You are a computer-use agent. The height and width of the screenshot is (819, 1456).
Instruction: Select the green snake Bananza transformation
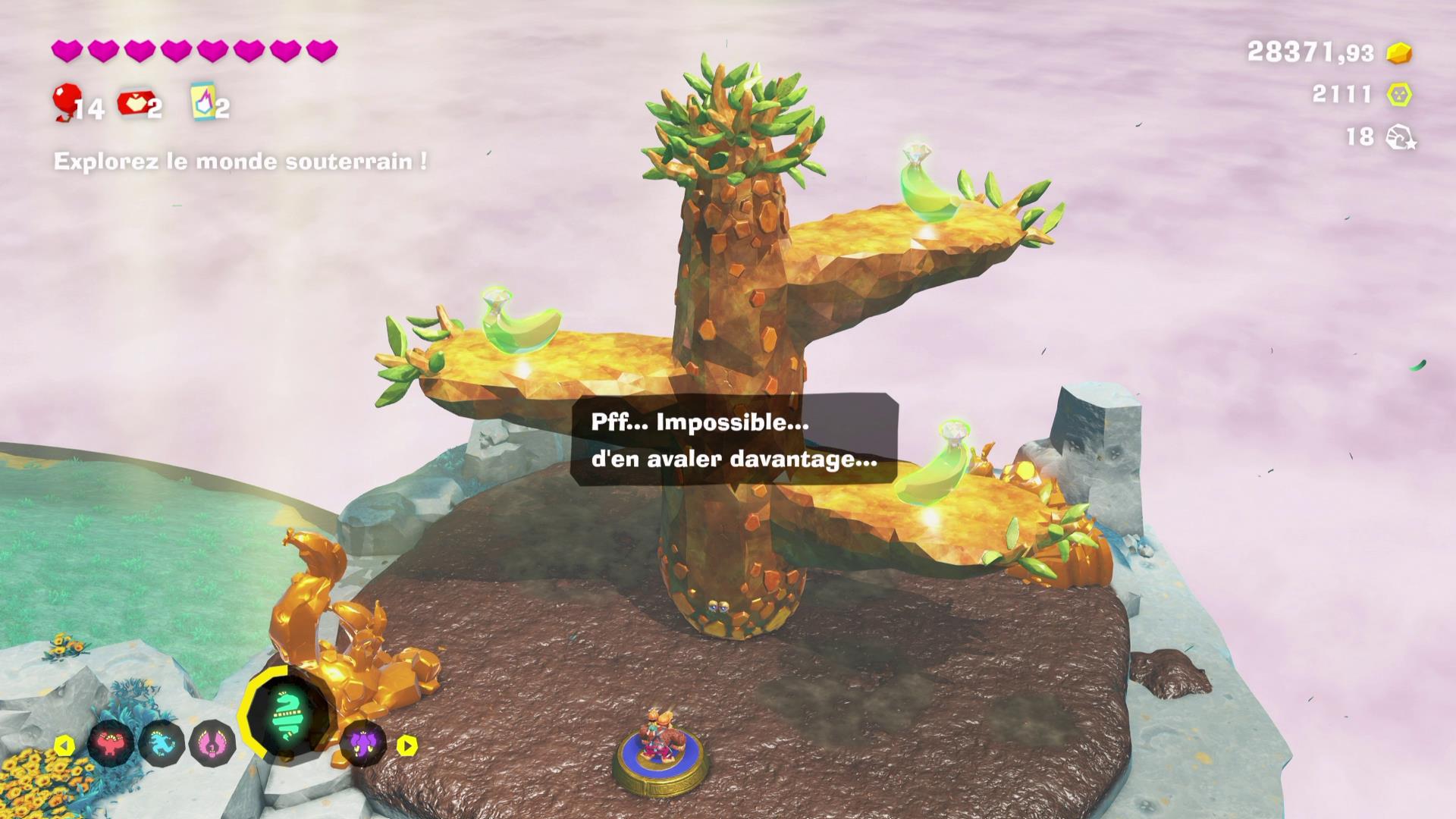[x=287, y=717]
